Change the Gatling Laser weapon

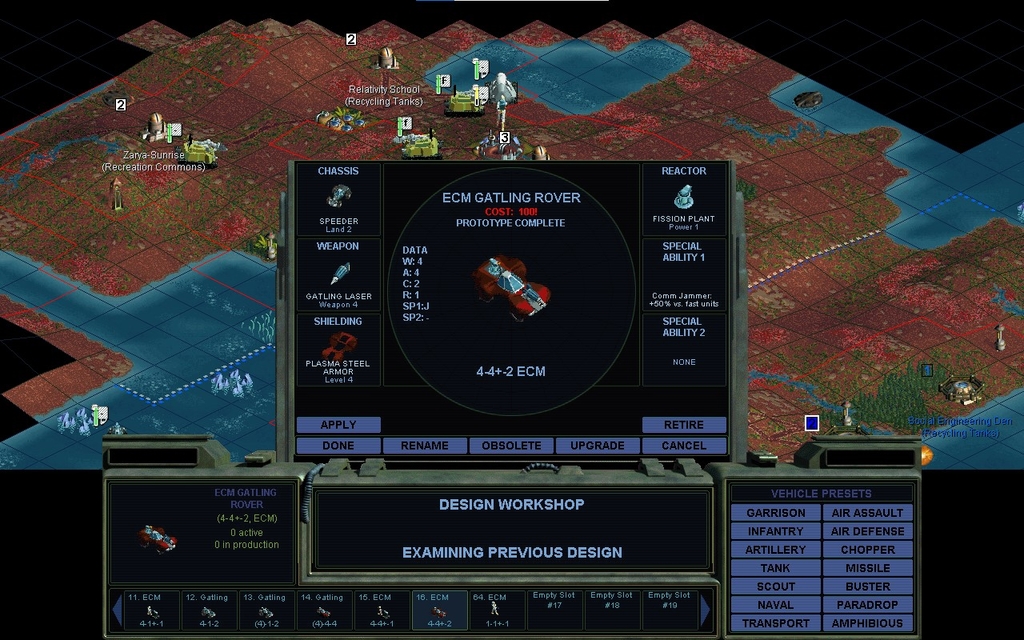338,275
